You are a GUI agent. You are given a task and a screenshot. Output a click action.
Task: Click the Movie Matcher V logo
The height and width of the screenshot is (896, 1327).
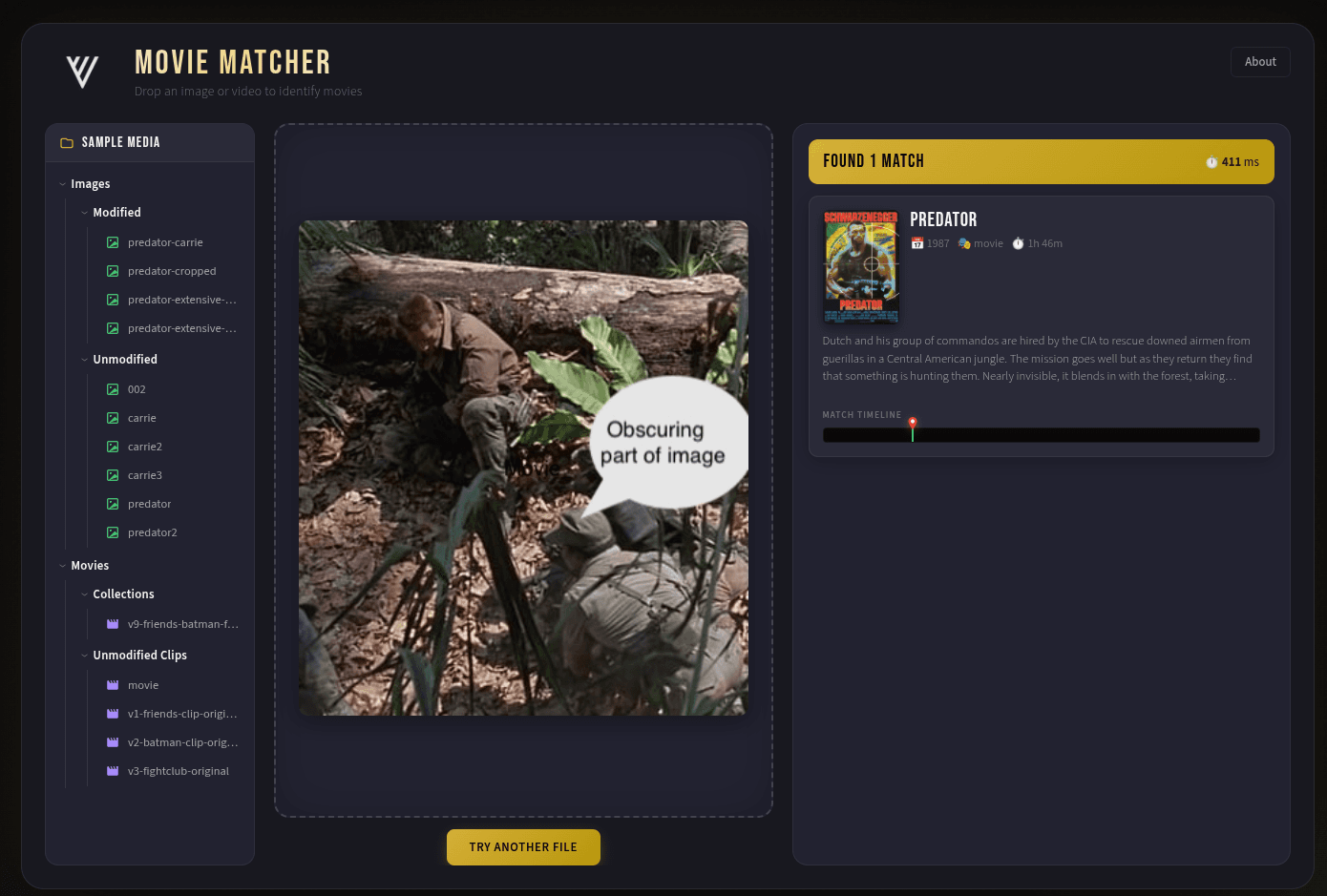pos(82,69)
